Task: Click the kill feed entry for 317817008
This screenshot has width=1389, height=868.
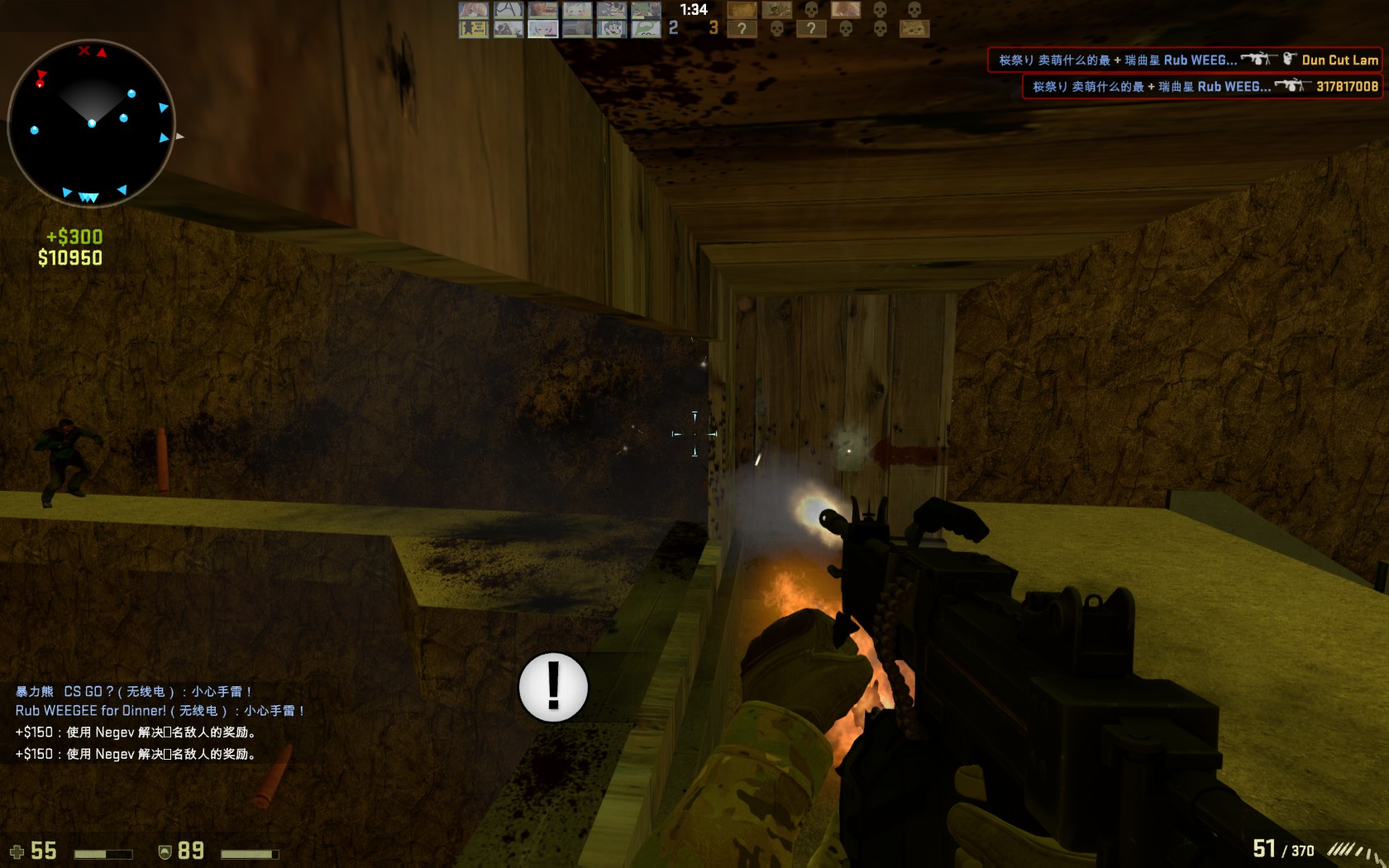Action: tap(1202, 86)
